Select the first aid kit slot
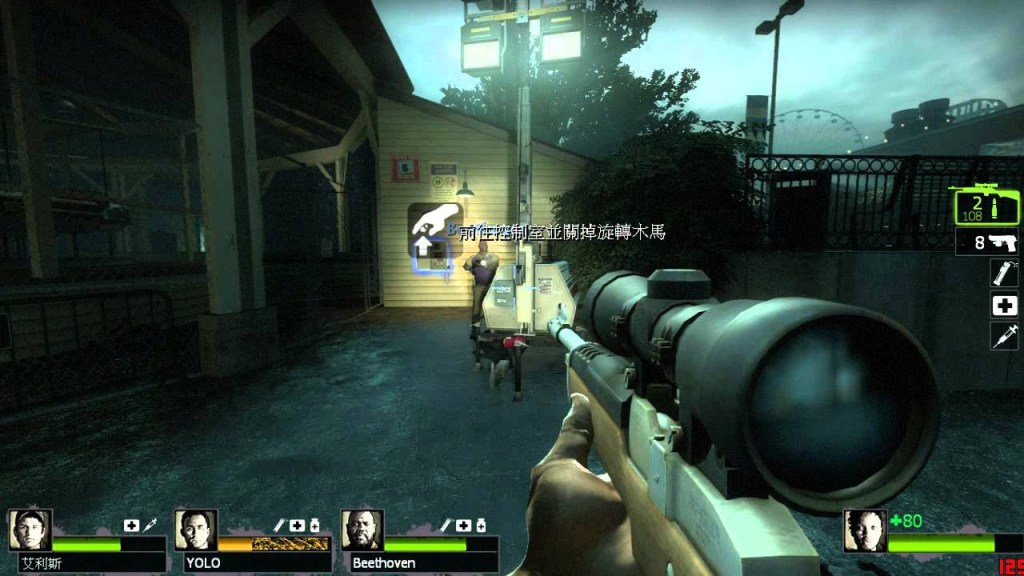This screenshot has width=1024, height=576. 1003,306
